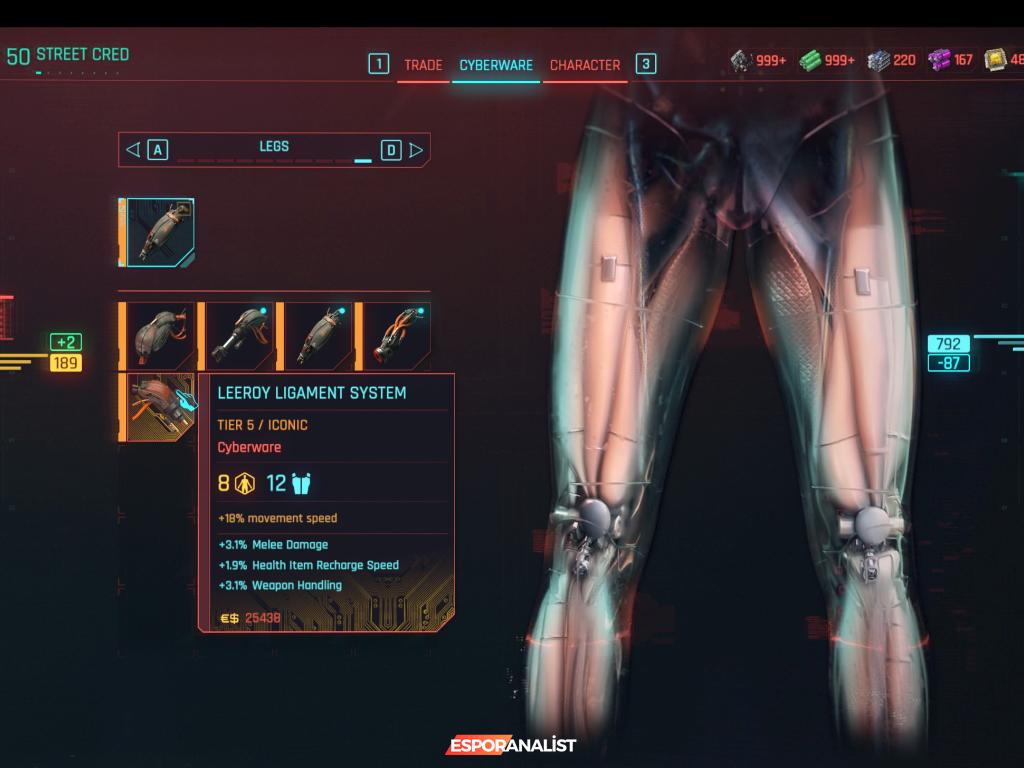Go to the Character tab
Image resolution: width=1024 pixels, height=768 pixels.
pyautogui.click(x=585, y=65)
